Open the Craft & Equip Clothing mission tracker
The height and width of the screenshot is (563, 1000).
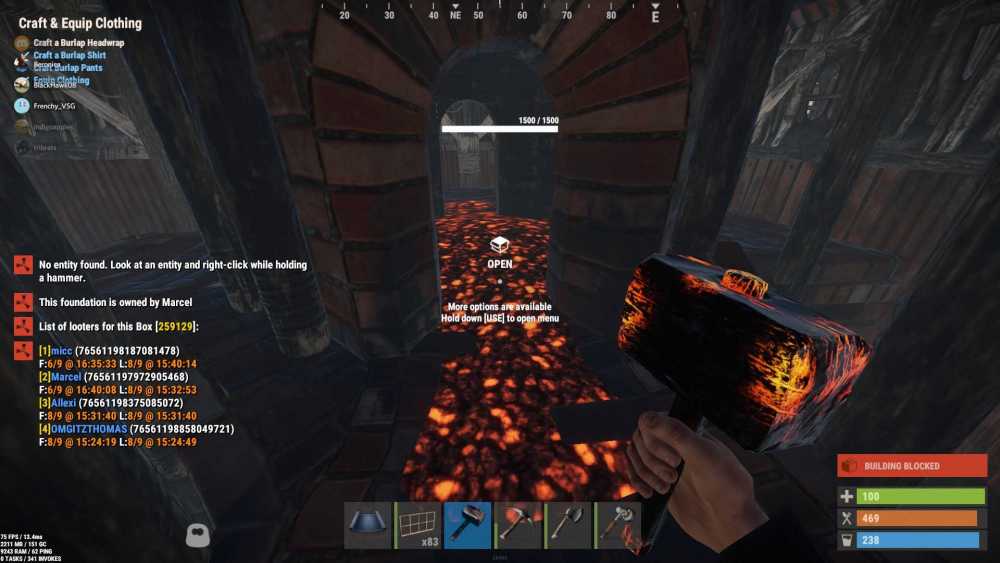(80, 23)
